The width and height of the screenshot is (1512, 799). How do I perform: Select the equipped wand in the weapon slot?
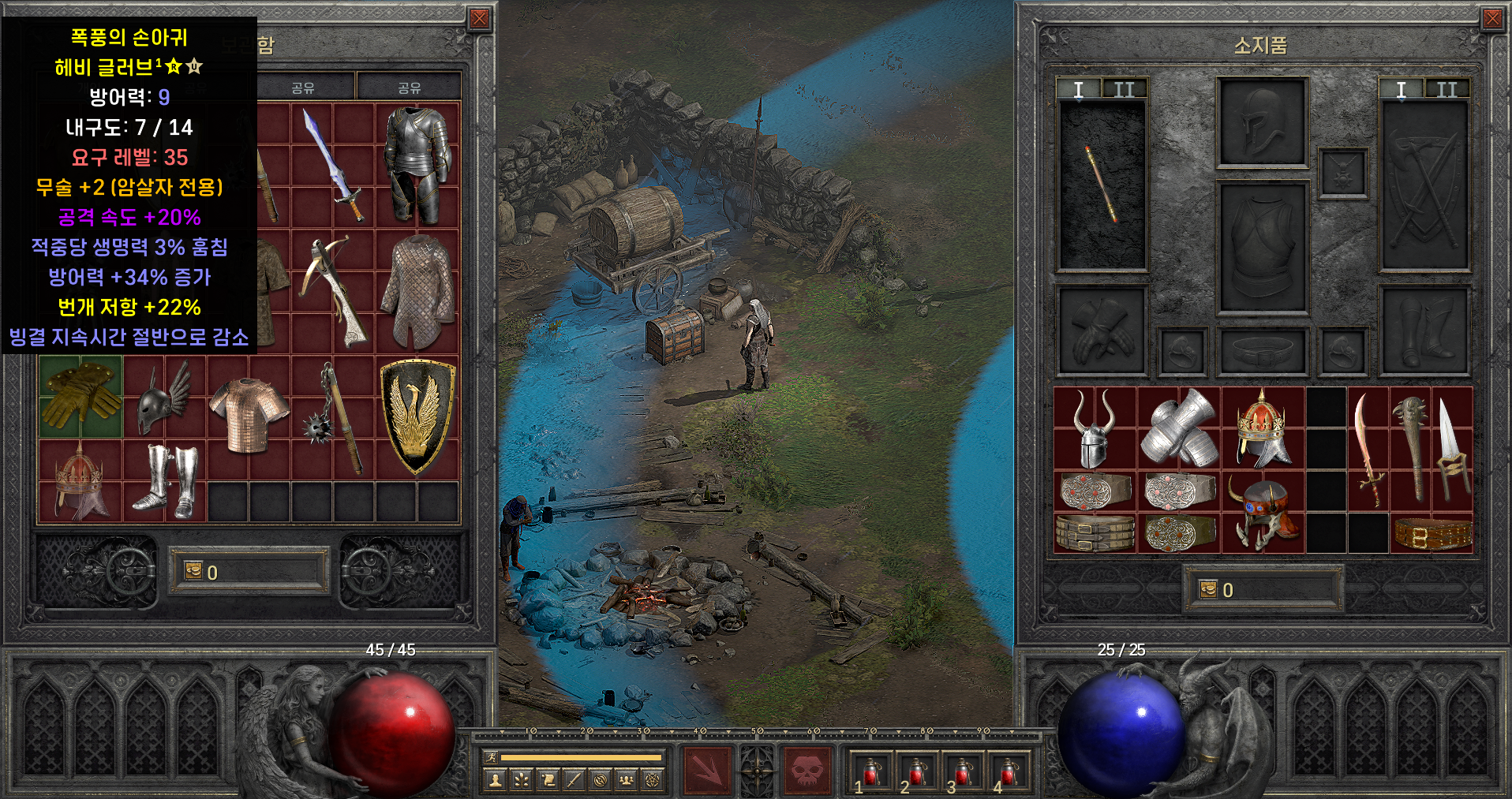pyautogui.click(x=1100, y=185)
